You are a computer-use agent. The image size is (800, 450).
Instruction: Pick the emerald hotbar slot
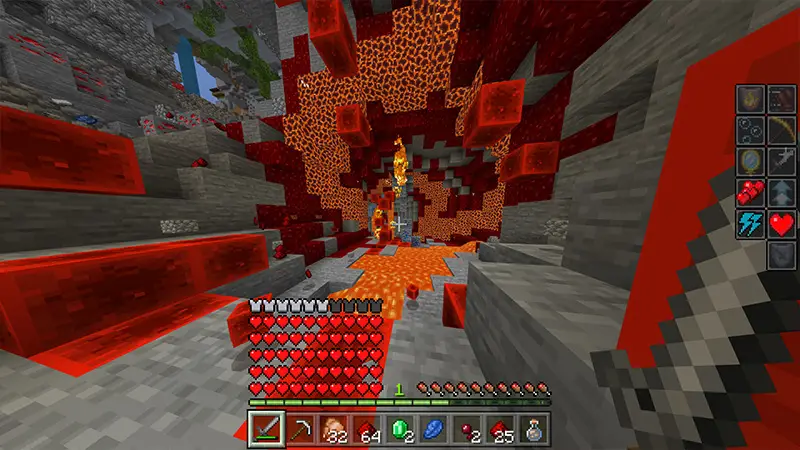(x=403, y=428)
